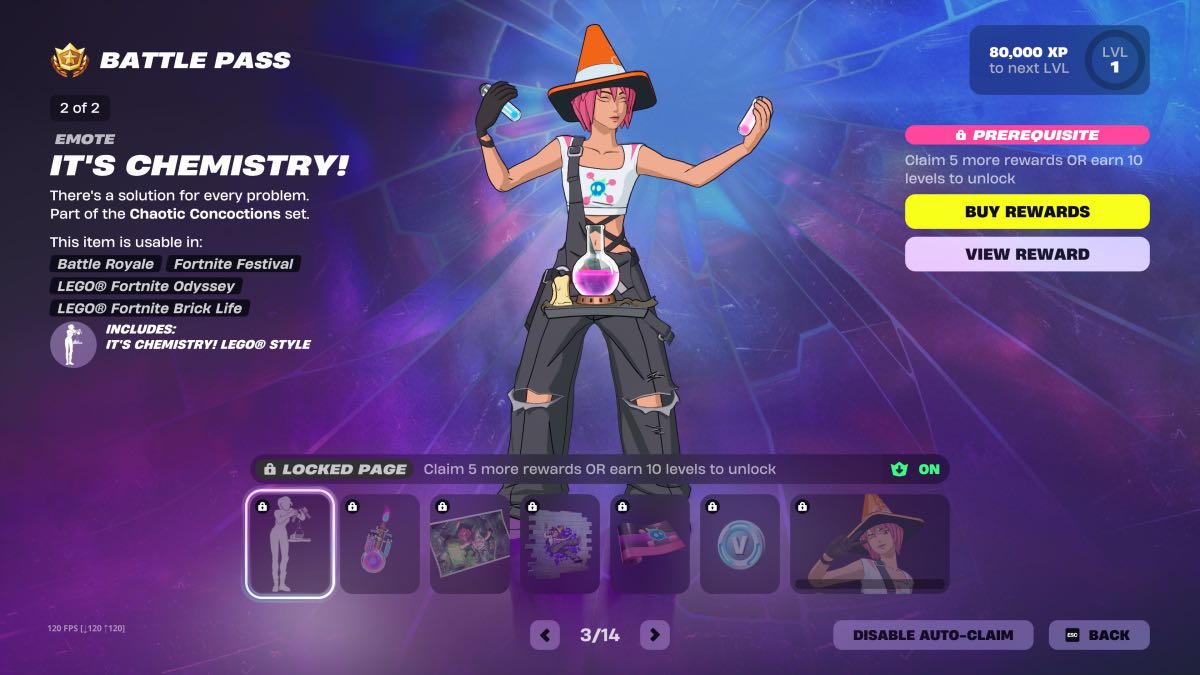Image resolution: width=1200 pixels, height=675 pixels.
Task: Open the level and XP progress panel
Action: (1059, 60)
